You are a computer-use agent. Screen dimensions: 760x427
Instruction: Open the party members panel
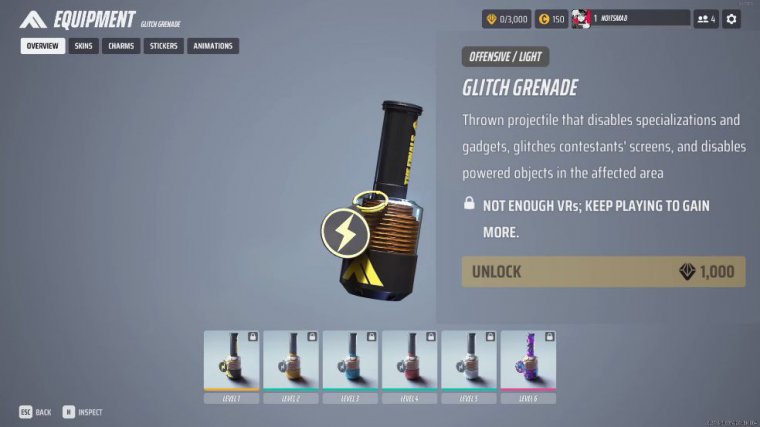(706, 18)
